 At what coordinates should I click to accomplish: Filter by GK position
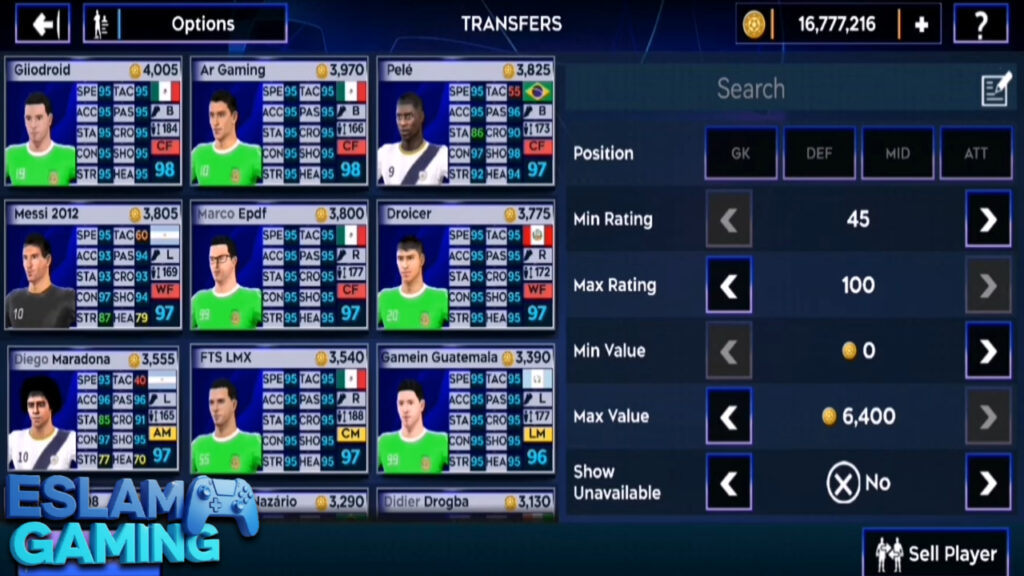[741, 153]
